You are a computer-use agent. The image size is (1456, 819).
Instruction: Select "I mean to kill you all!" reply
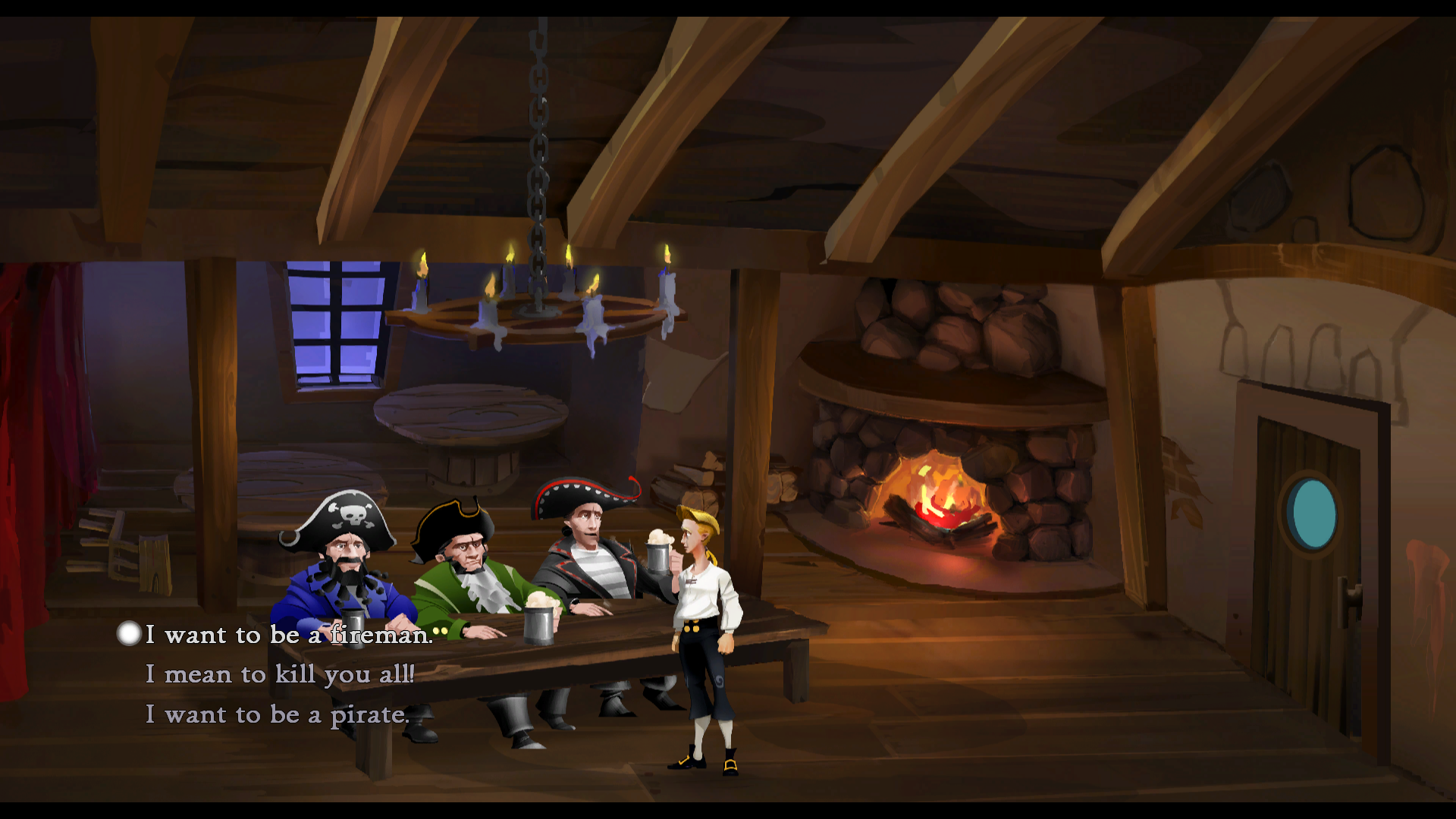[x=280, y=674]
